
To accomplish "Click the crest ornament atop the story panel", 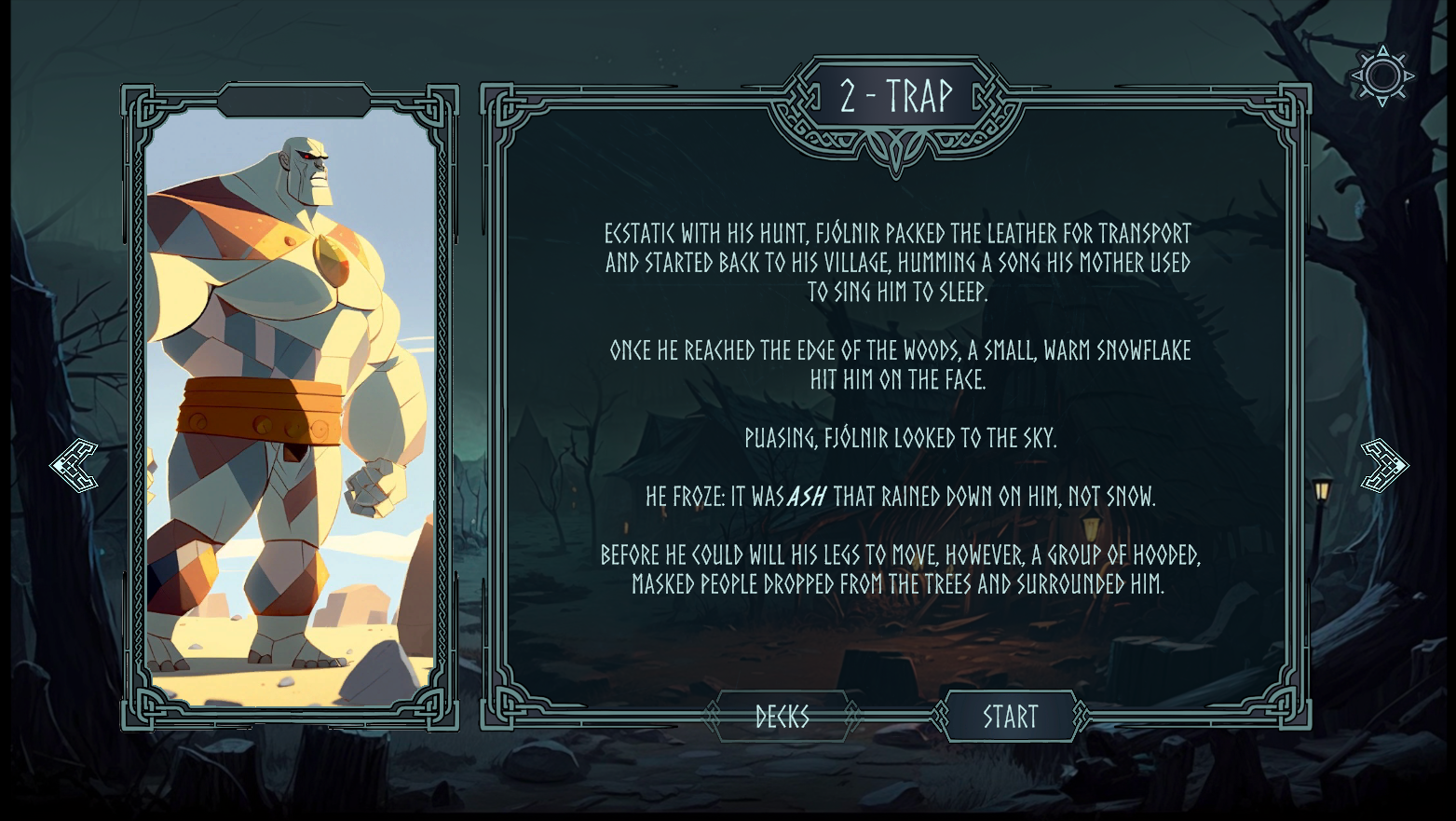I will click(897, 65).
